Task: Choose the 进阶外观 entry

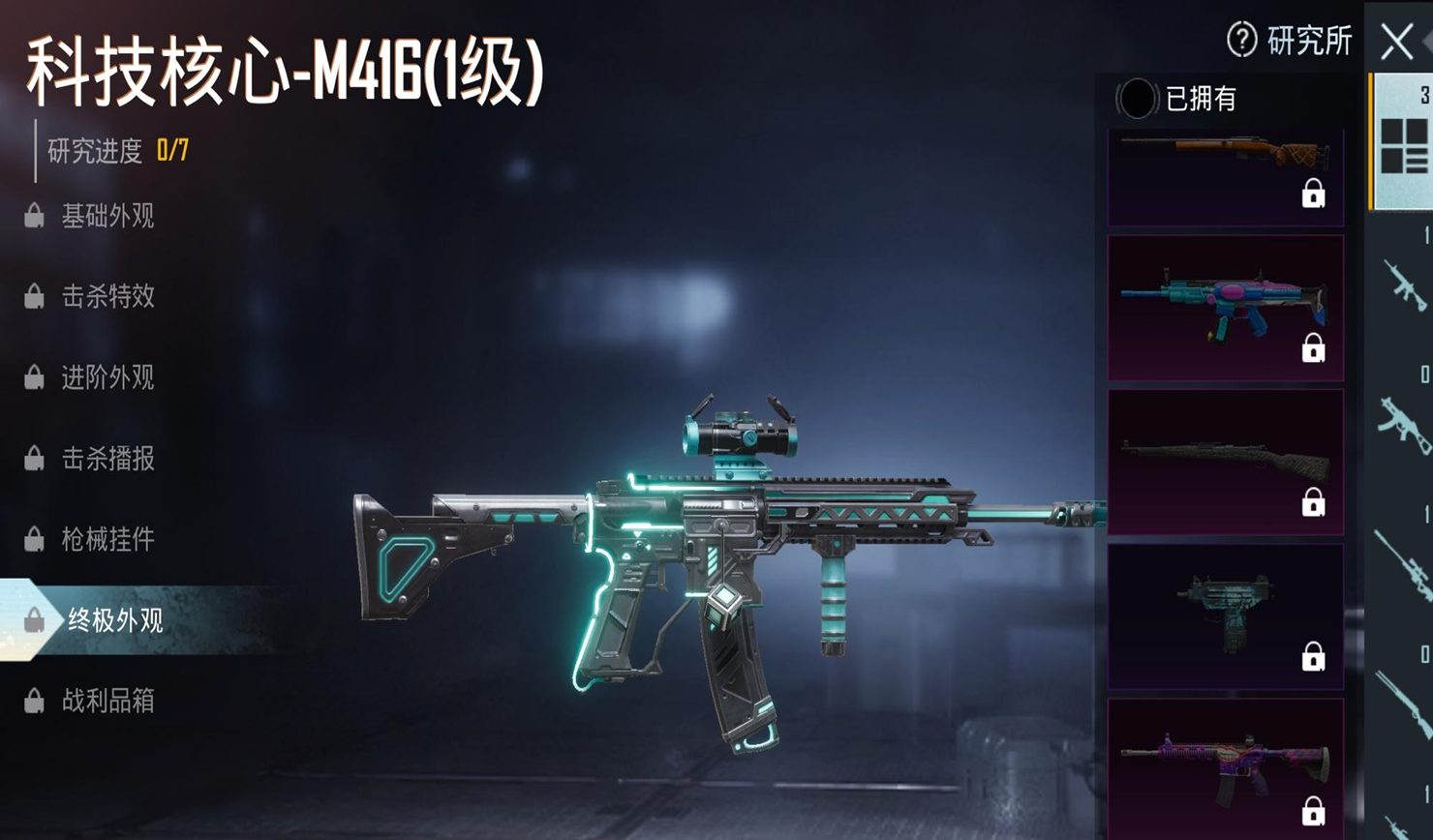Action: tap(107, 377)
